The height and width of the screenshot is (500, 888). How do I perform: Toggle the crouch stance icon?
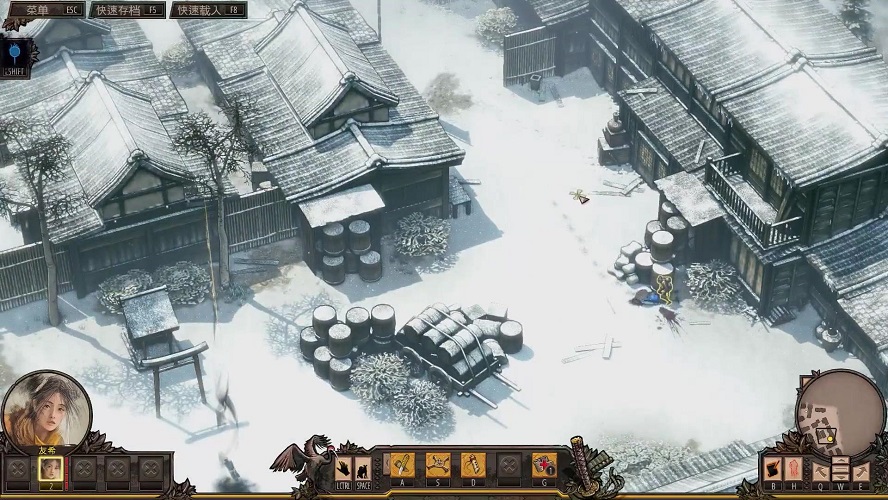point(362,467)
